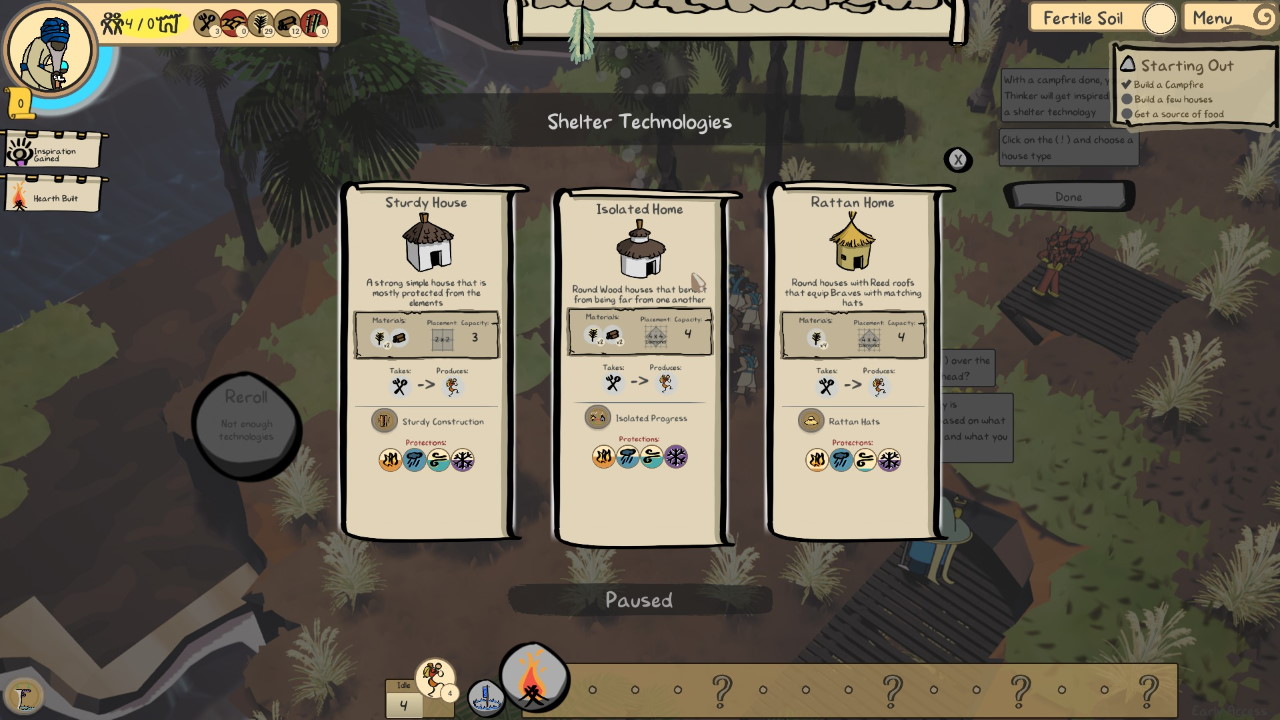Choose the Sturdy House technology card
The height and width of the screenshot is (720, 1280).
pyautogui.click(x=427, y=360)
